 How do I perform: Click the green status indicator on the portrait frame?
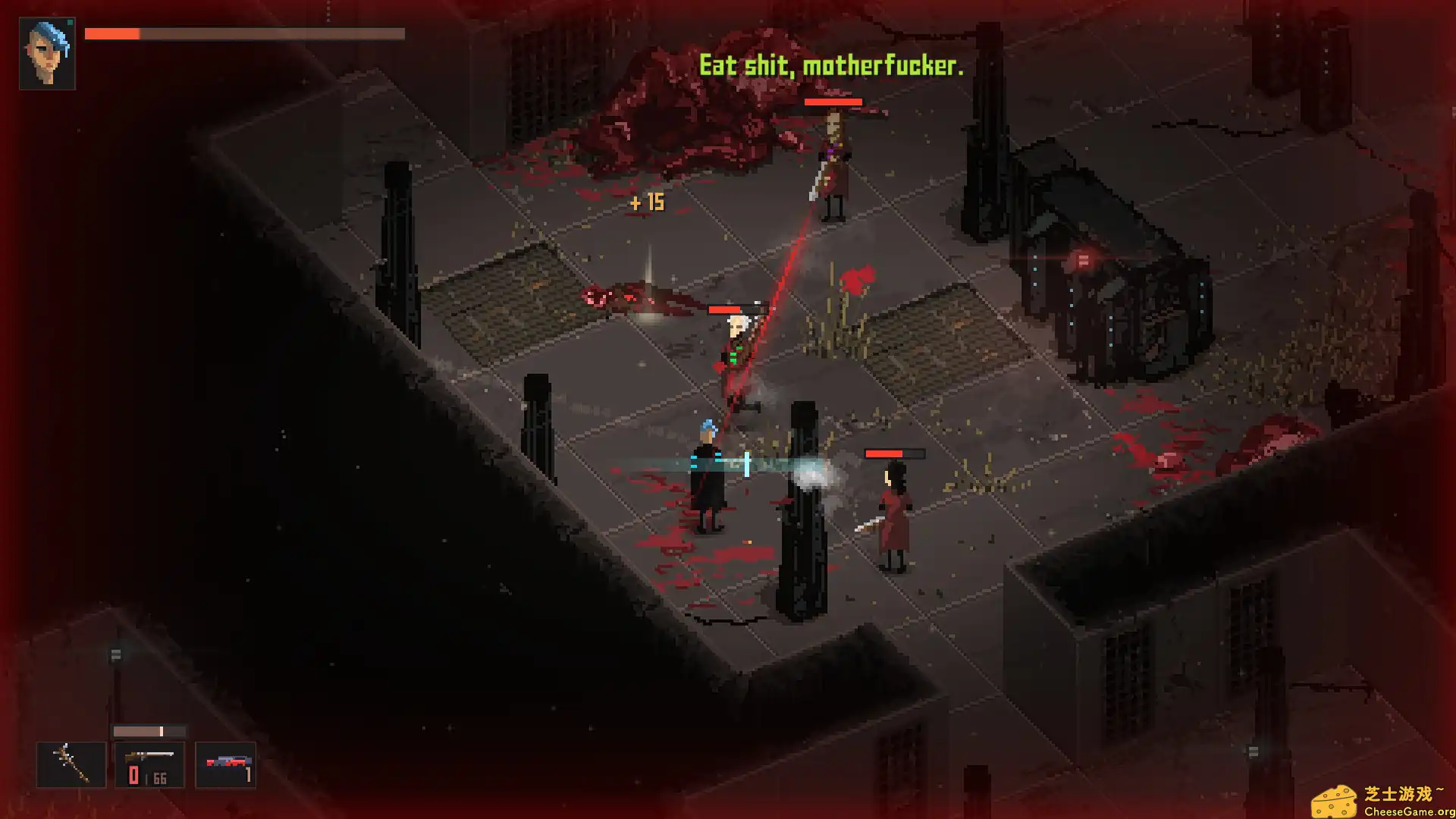coord(71,22)
